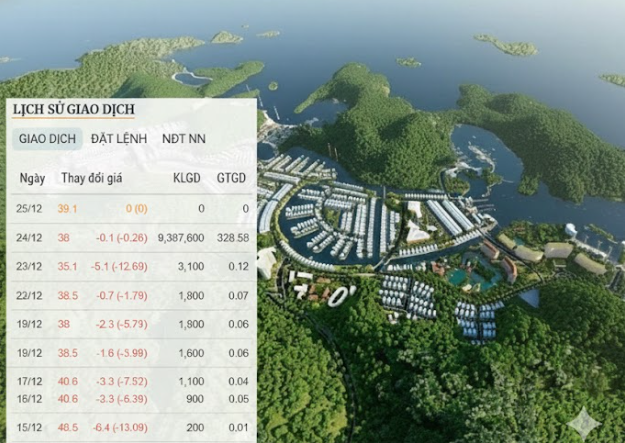Viewport: 625px width, 443px height.
Task: Open the ĐẶT LỆNH tab
Action: click(x=116, y=139)
